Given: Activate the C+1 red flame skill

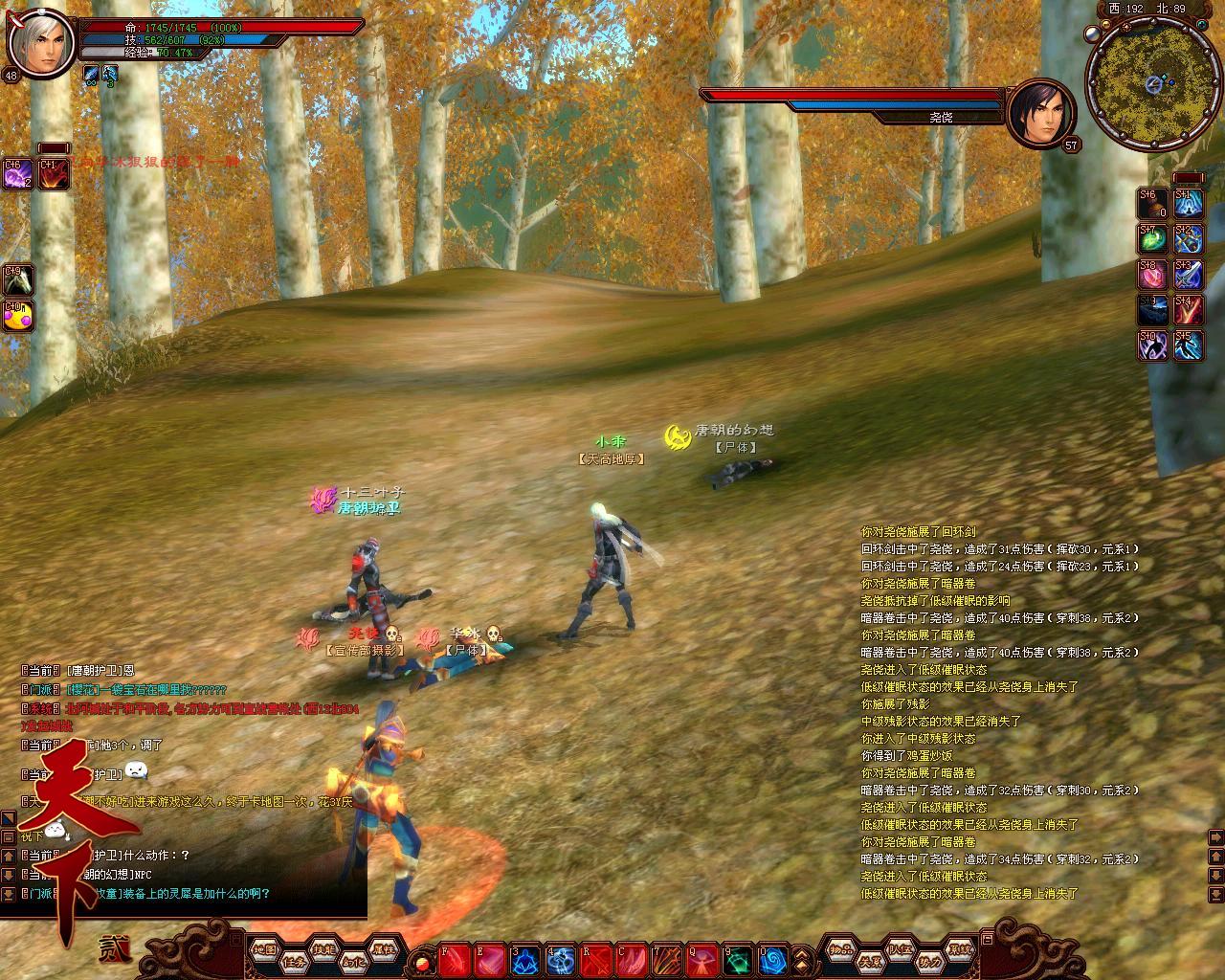Looking at the screenshot, I should click(x=53, y=173).
